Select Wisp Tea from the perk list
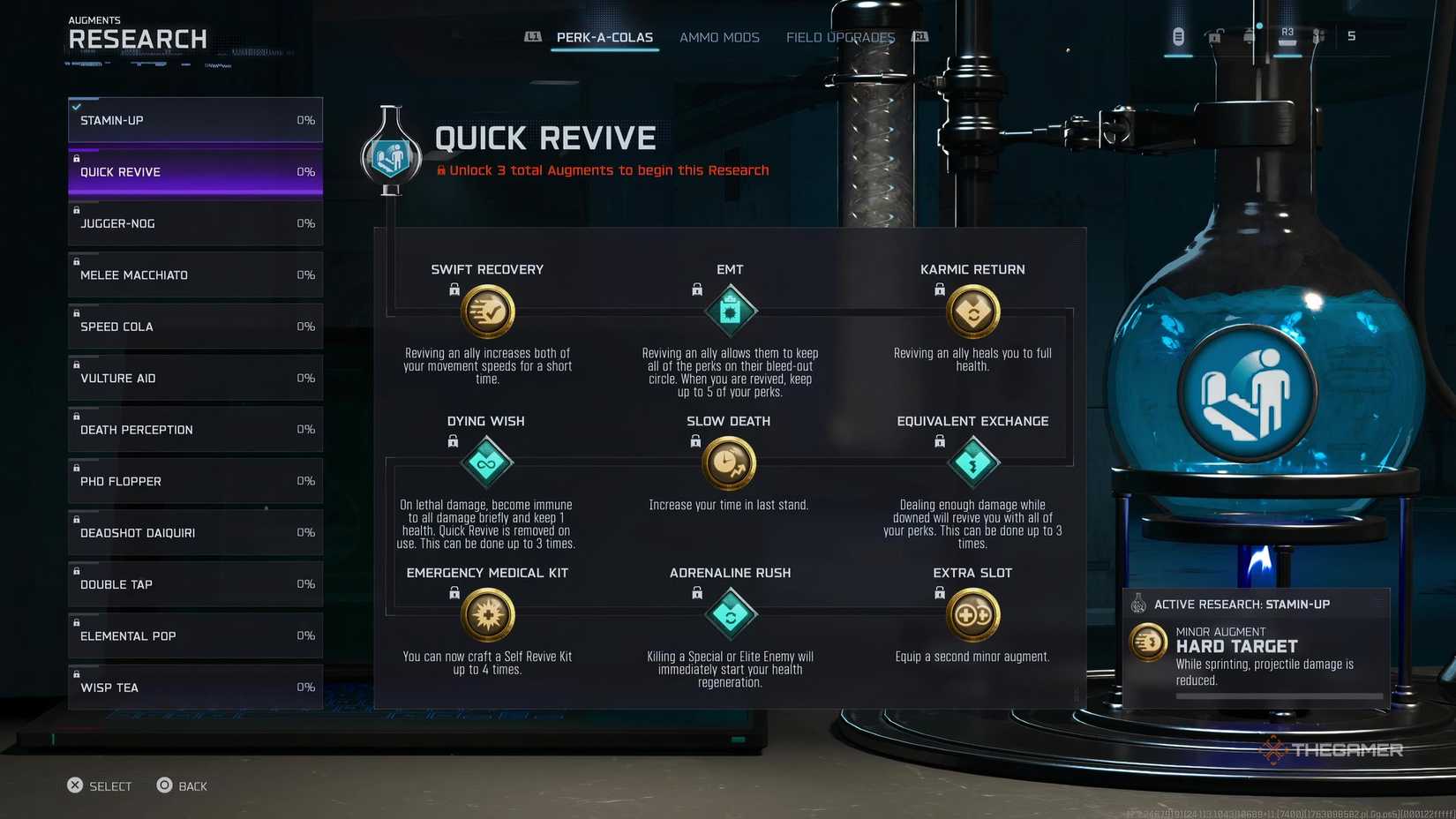1456x819 pixels. click(194, 687)
